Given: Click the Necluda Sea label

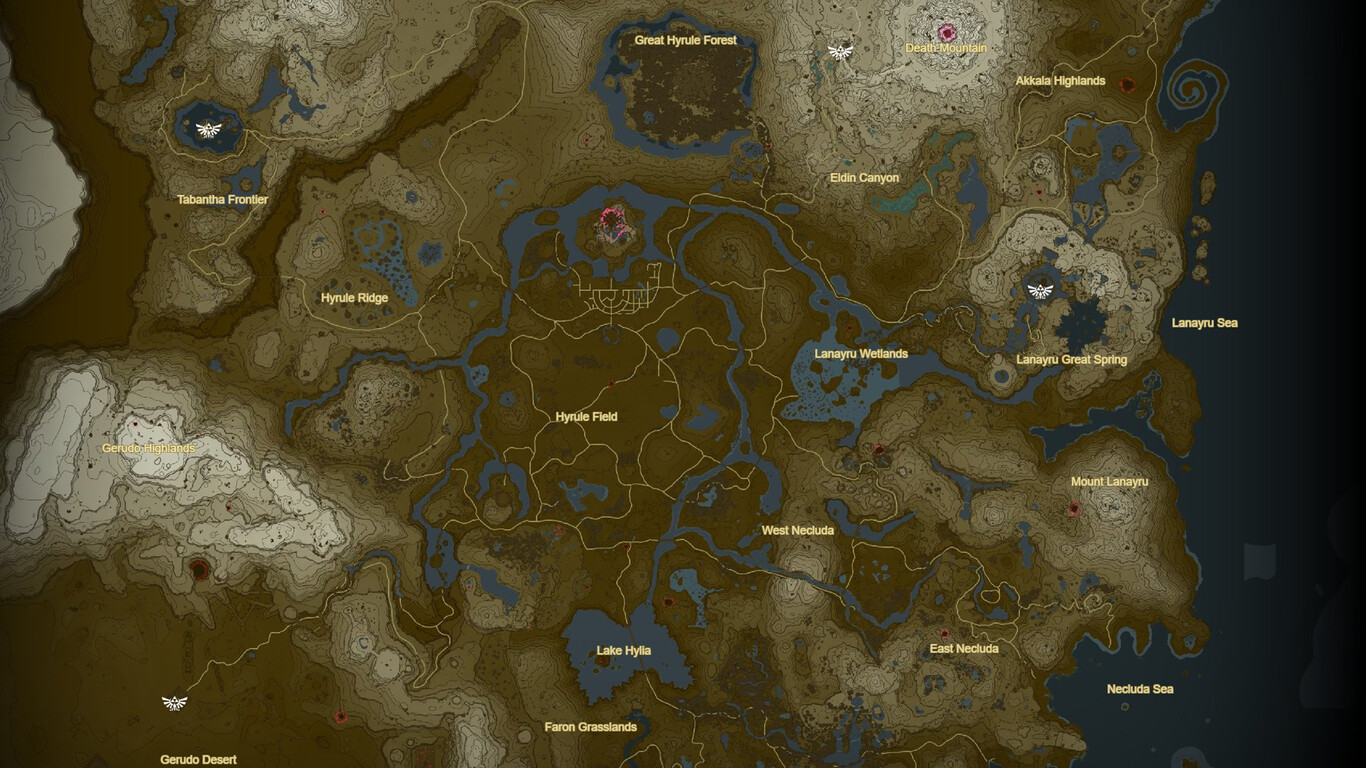Looking at the screenshot, I should pos(1138,690).
